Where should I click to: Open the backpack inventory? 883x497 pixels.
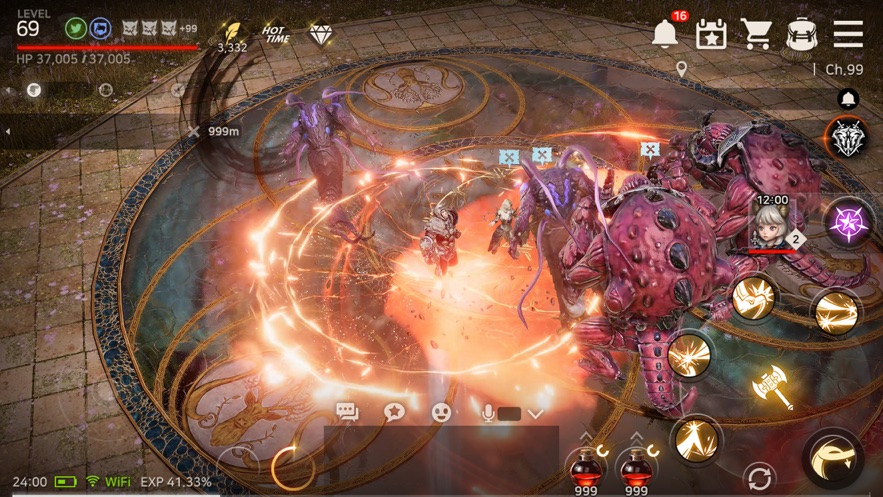pos(801,34)
